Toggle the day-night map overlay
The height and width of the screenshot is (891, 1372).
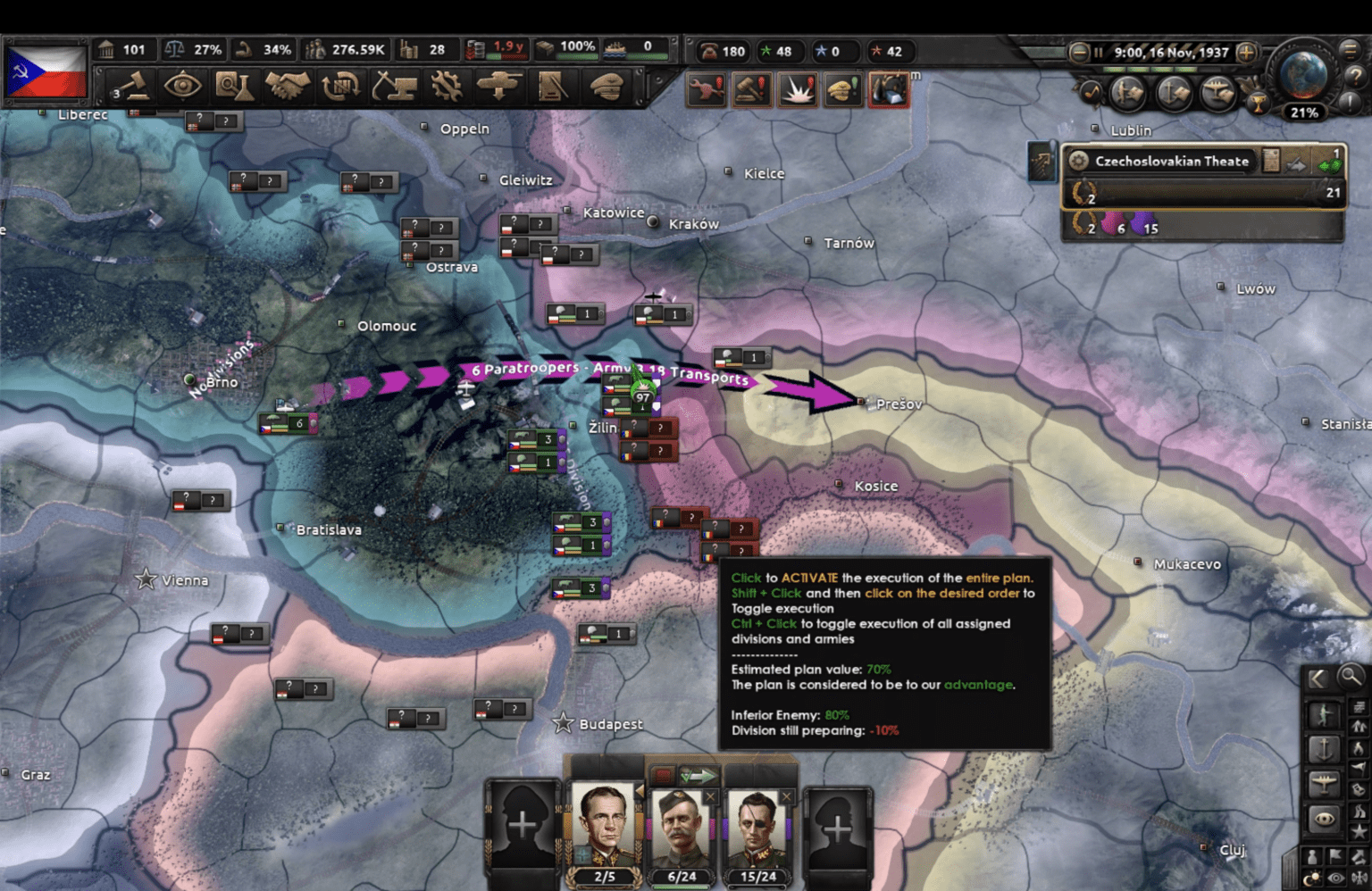(x=1311, y=877)
